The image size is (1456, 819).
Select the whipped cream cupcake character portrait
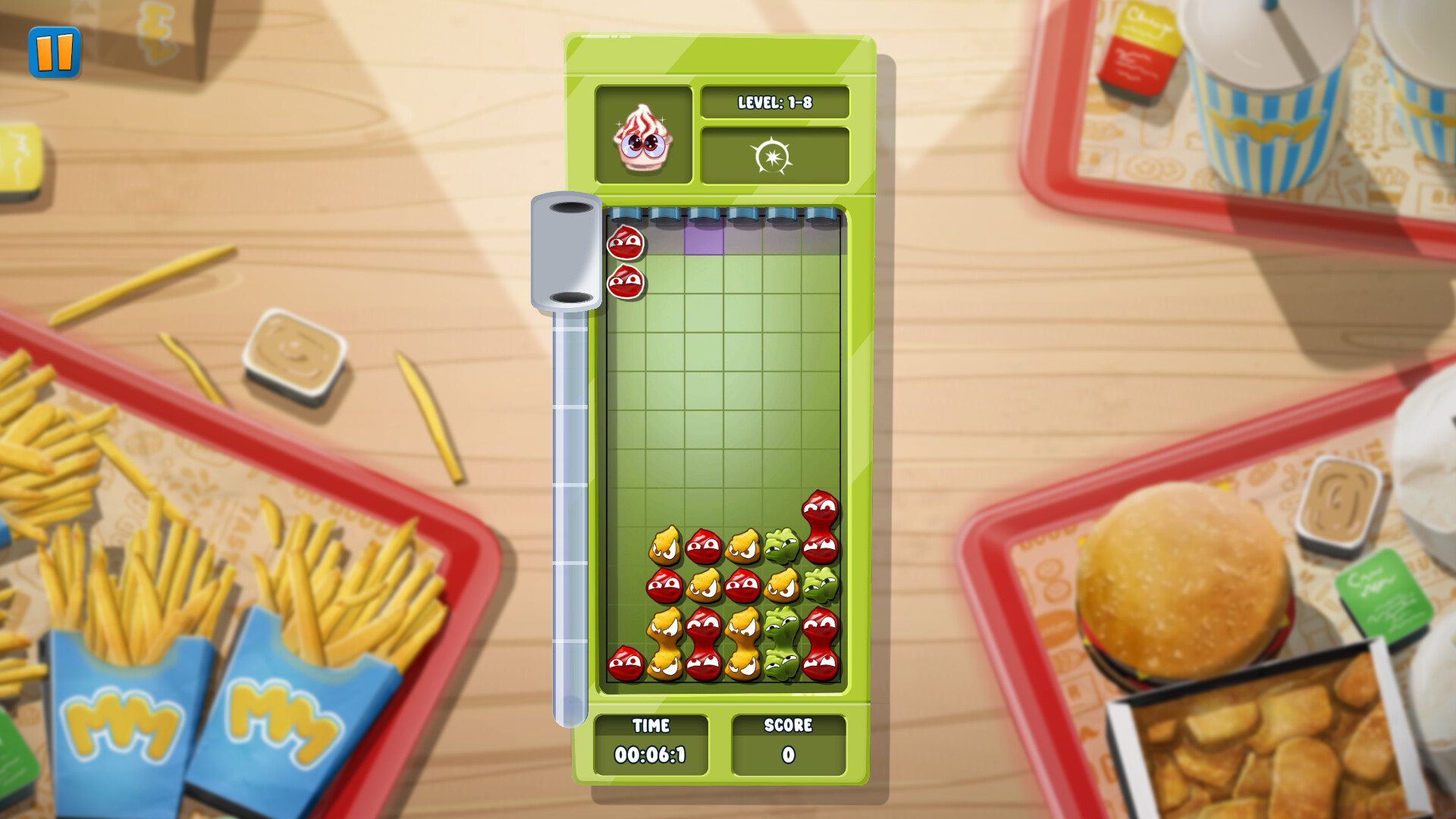(x=644, y=138)
